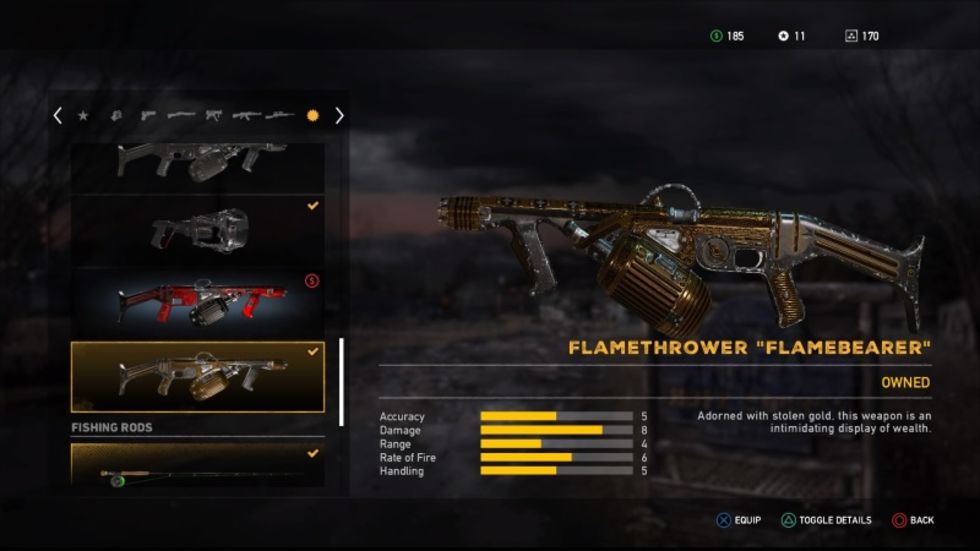Switch to the pistol category tab
The image size is (980, 551).
click(148, 116)
